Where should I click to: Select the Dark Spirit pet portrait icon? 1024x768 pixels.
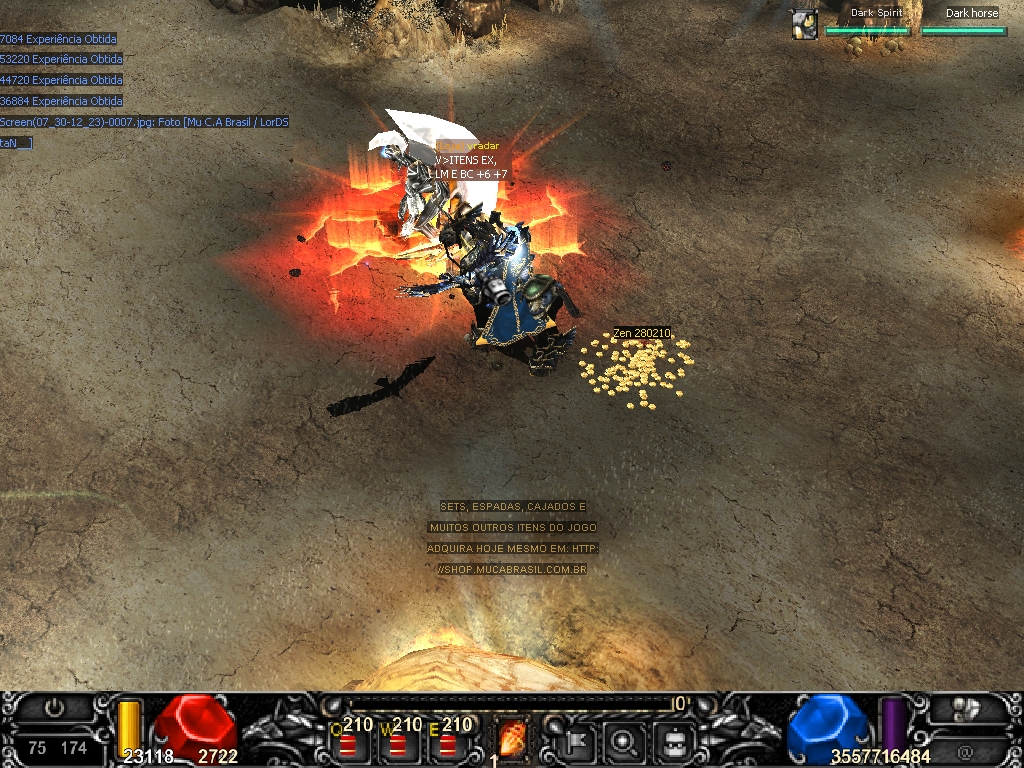(x=804, y=24)
